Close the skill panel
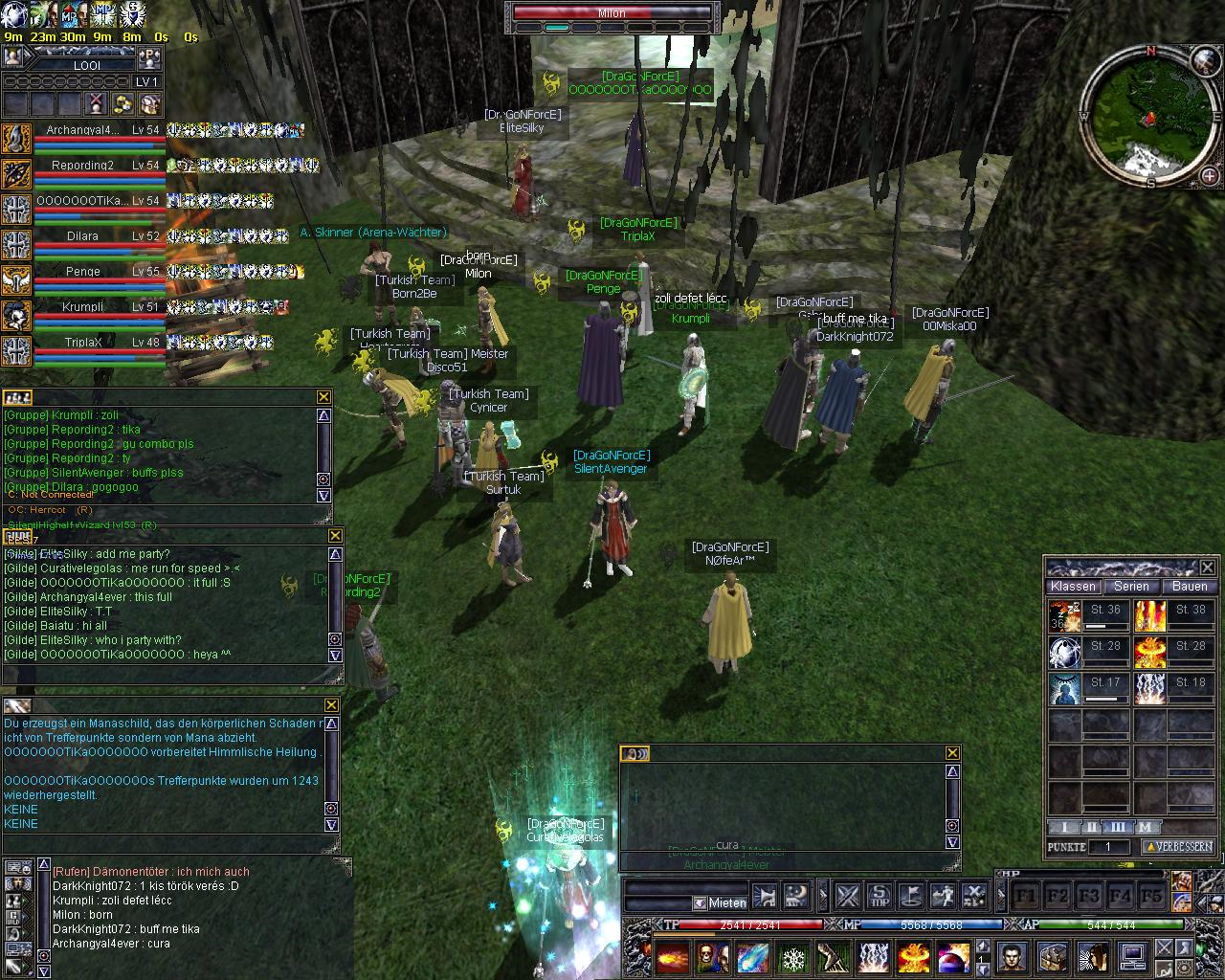 point(1207,568)
